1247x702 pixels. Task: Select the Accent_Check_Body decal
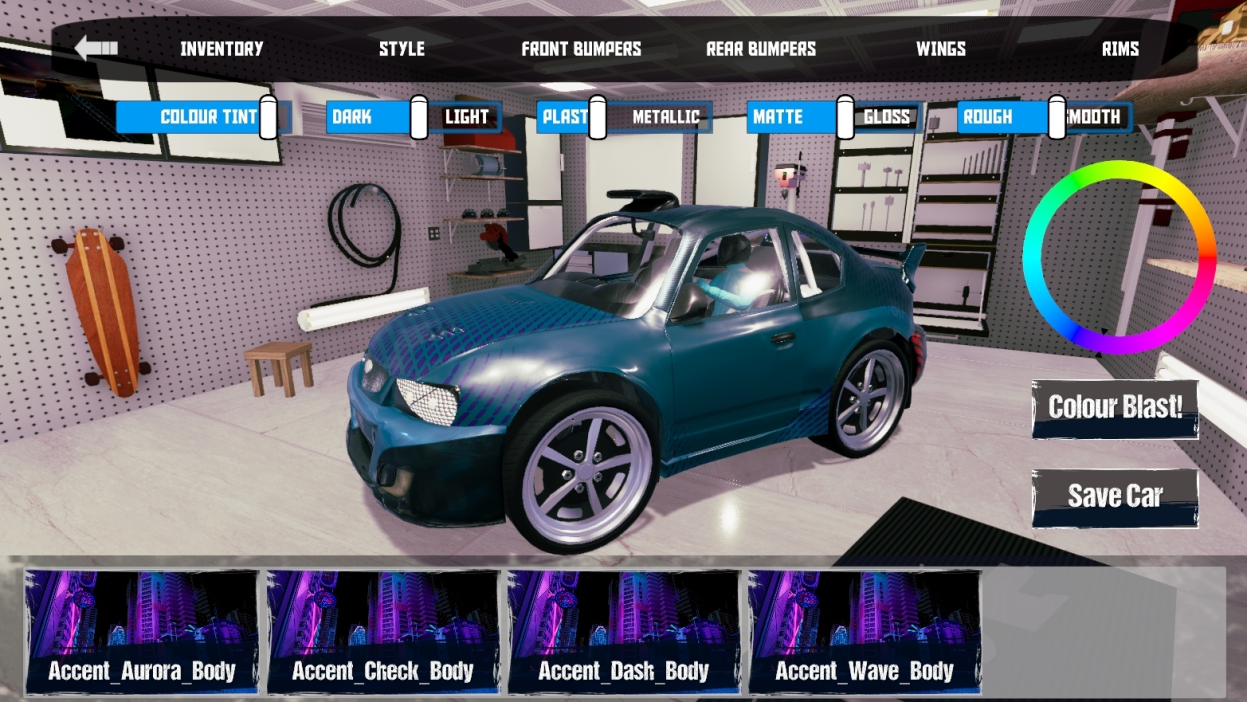(383, 632)
